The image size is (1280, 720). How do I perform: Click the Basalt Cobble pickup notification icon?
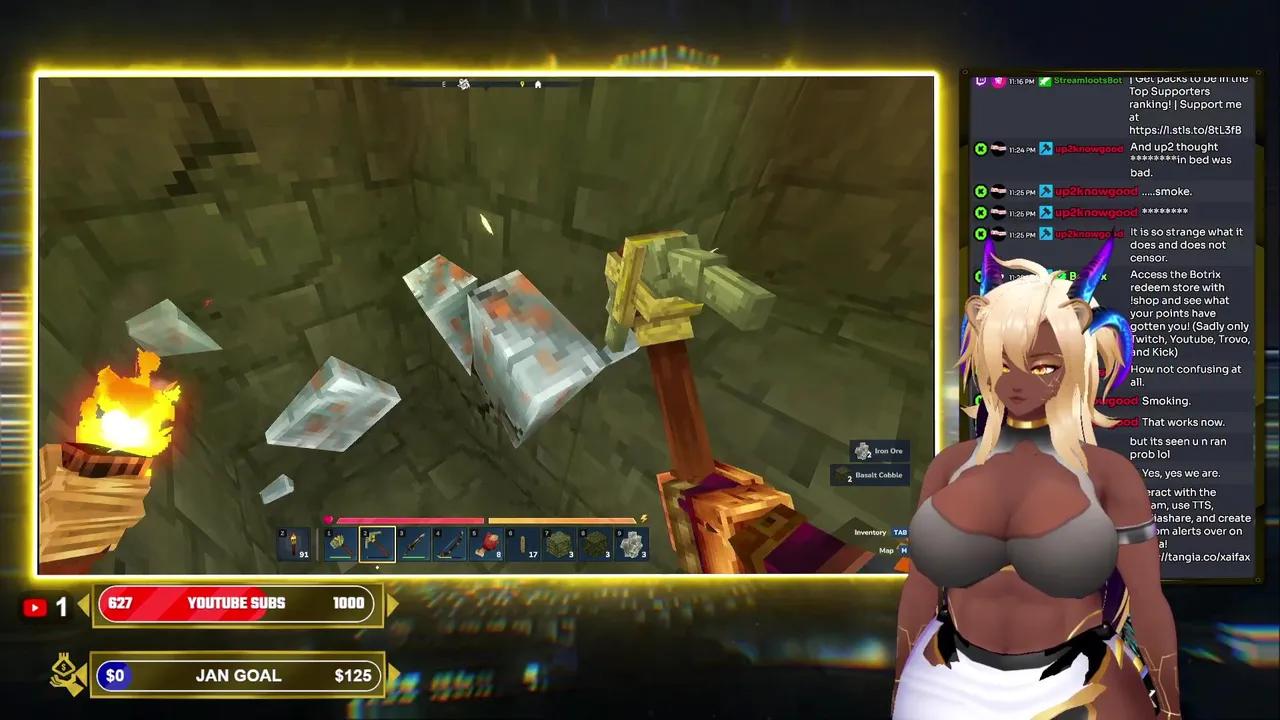(x=839, y=475)
